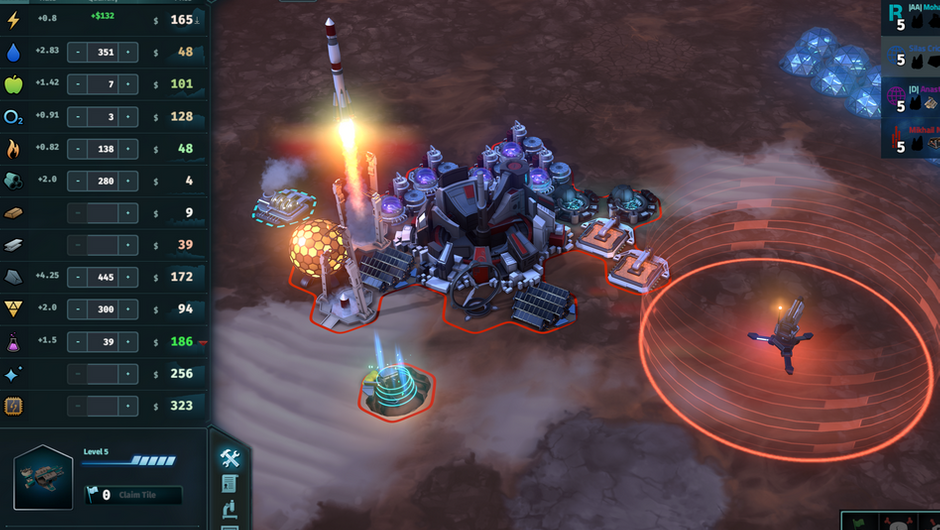The height and width of the screenshot is (530, 940).
Task: Click the minus button on the 445 stockpile row
Action: pos(77,277)
